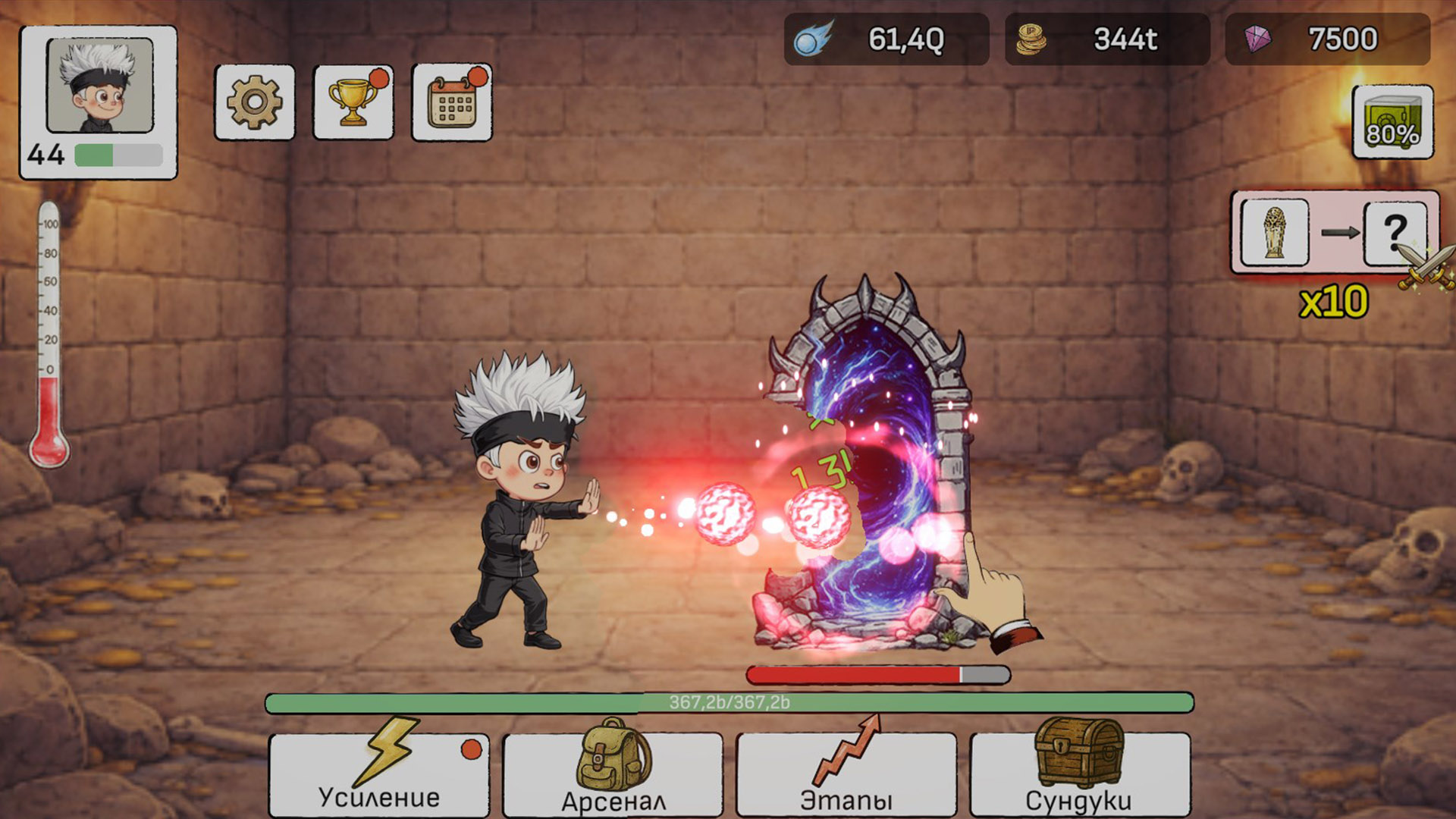Click the rage thermometer gauge
Screen dimensions: 1456x819
[x=49, y=326]
